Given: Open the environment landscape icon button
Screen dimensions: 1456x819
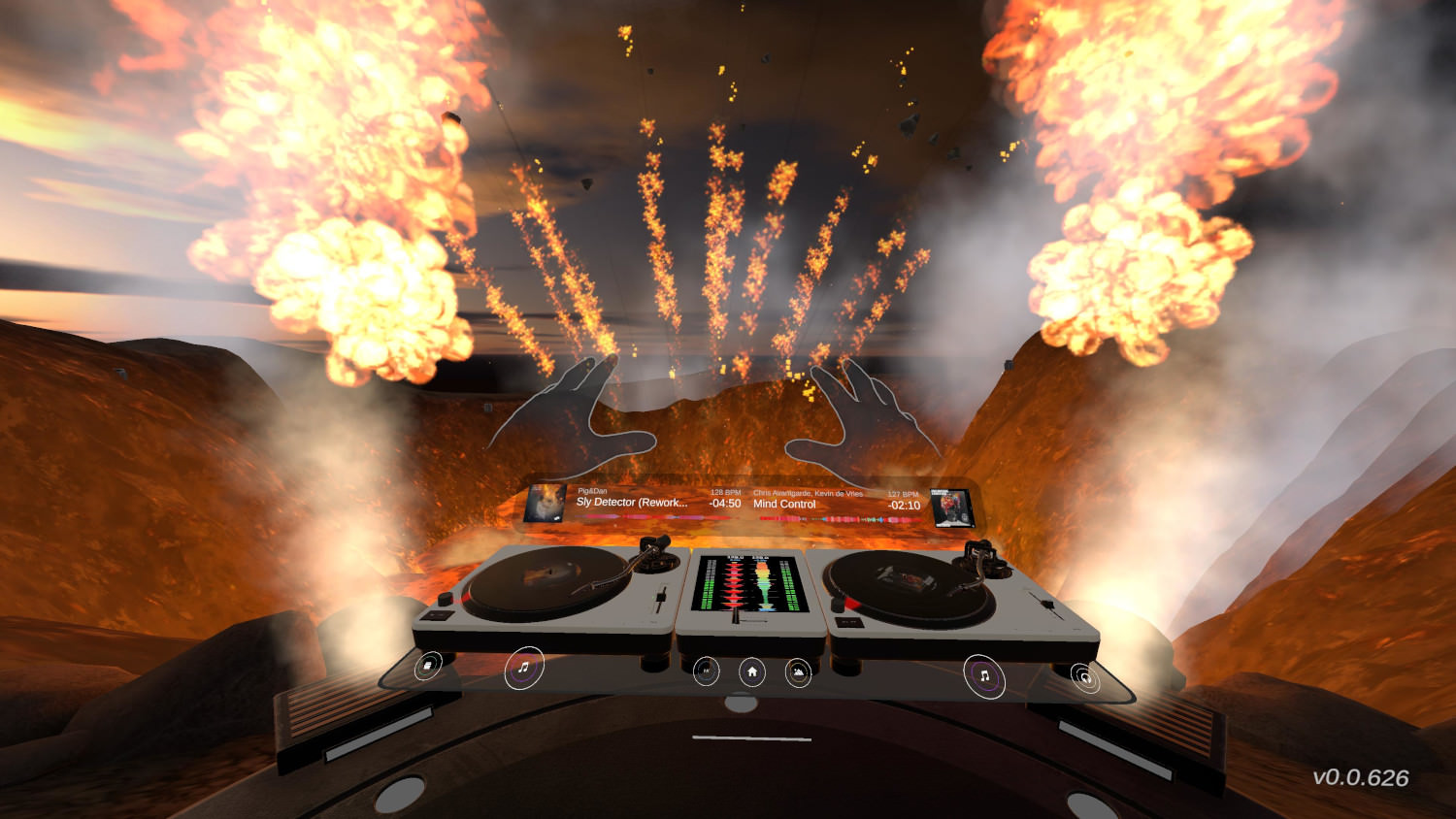Looking at the screenshot, I should tap(798, 672).
